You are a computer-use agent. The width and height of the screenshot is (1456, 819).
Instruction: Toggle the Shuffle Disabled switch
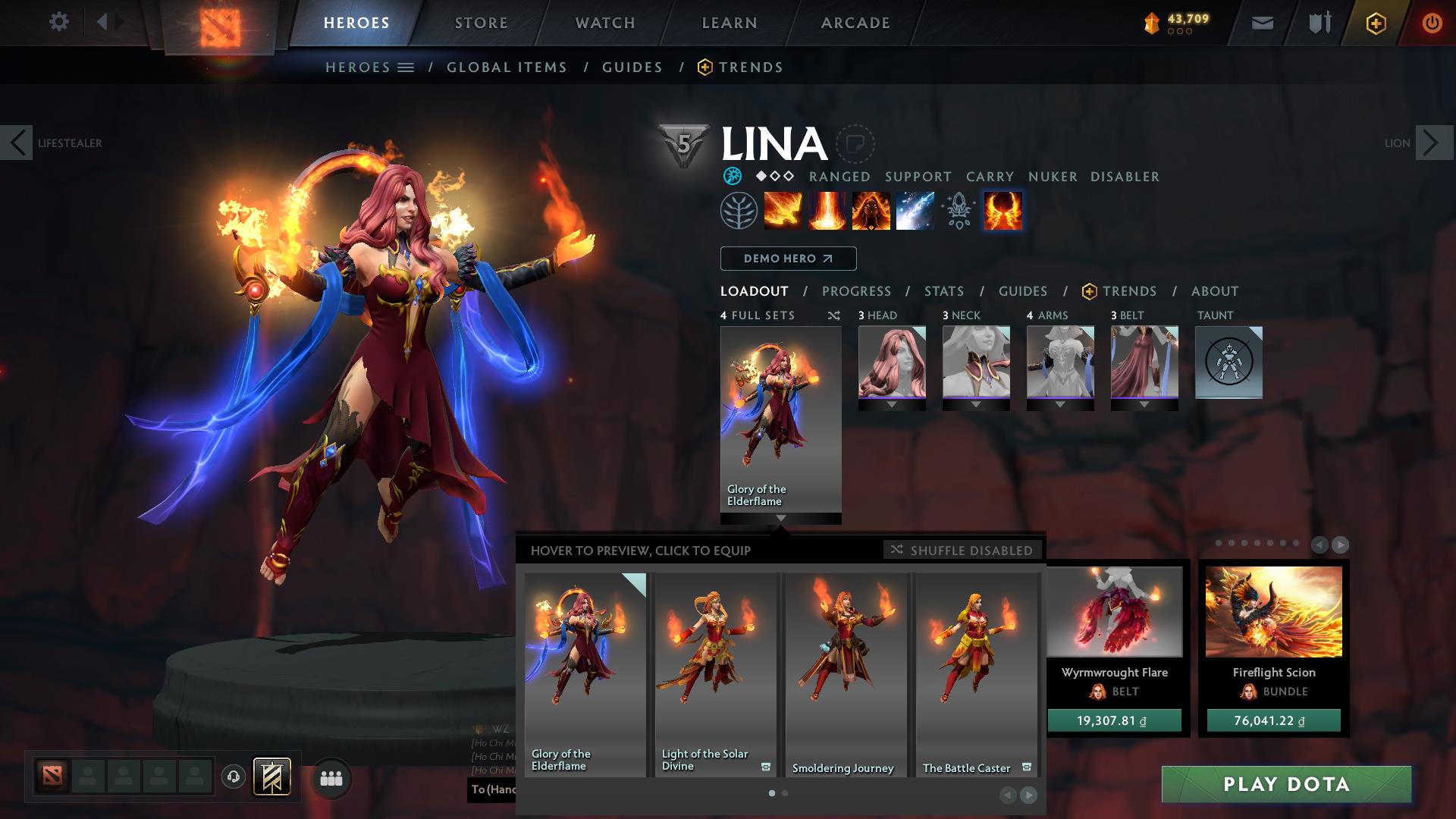962,551
